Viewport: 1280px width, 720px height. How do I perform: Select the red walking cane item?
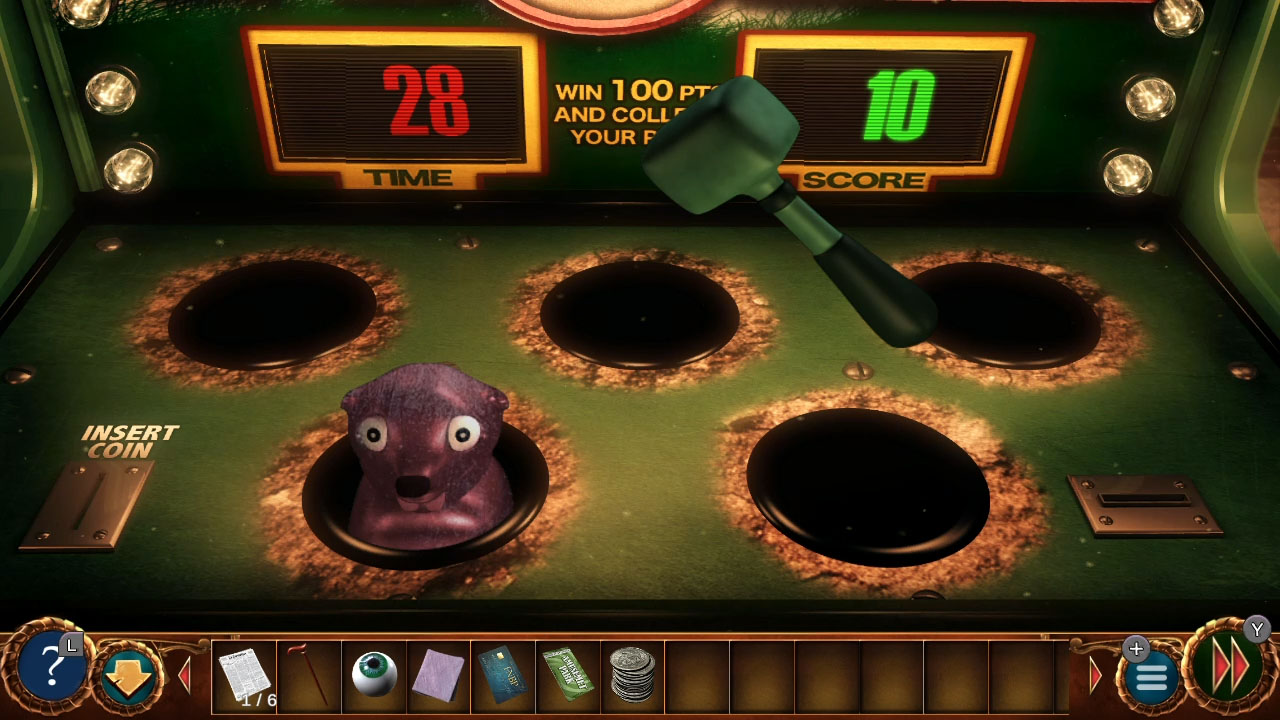[307, 672]
